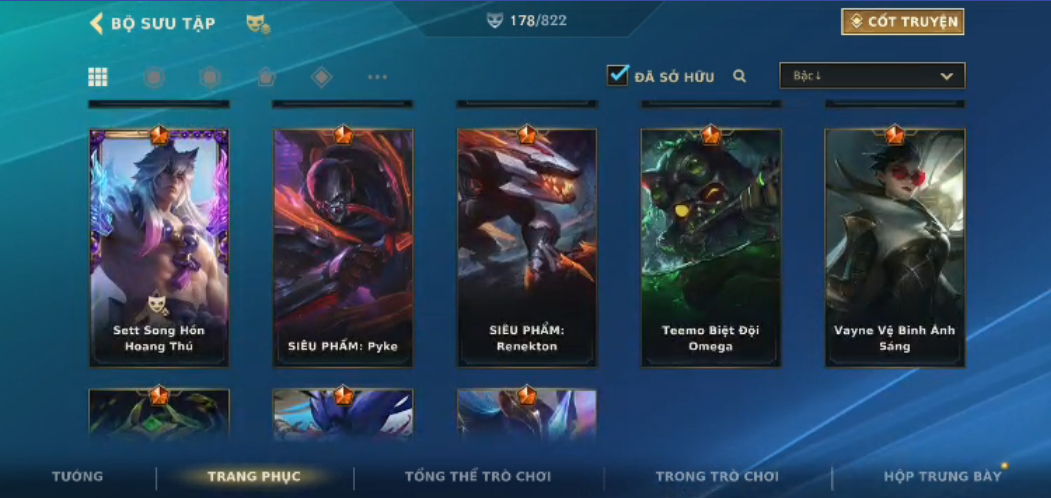Open the Cốt Truyện button
The image size is (1051, 498).
[902, 22]
